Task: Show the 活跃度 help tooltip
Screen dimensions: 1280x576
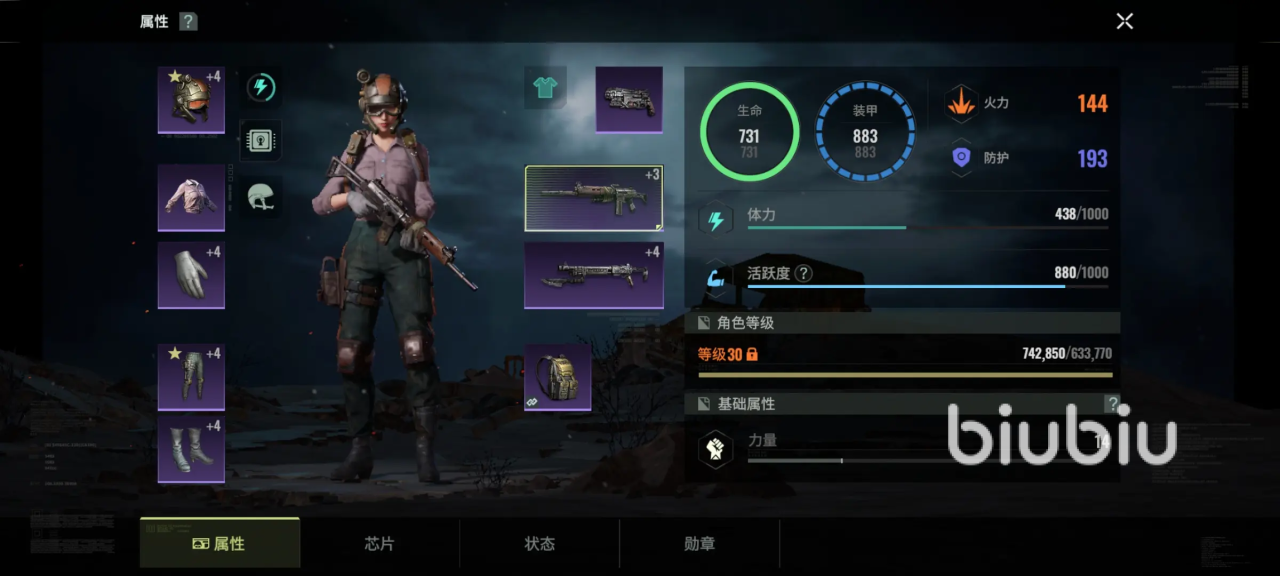Action: click(803, 273)
